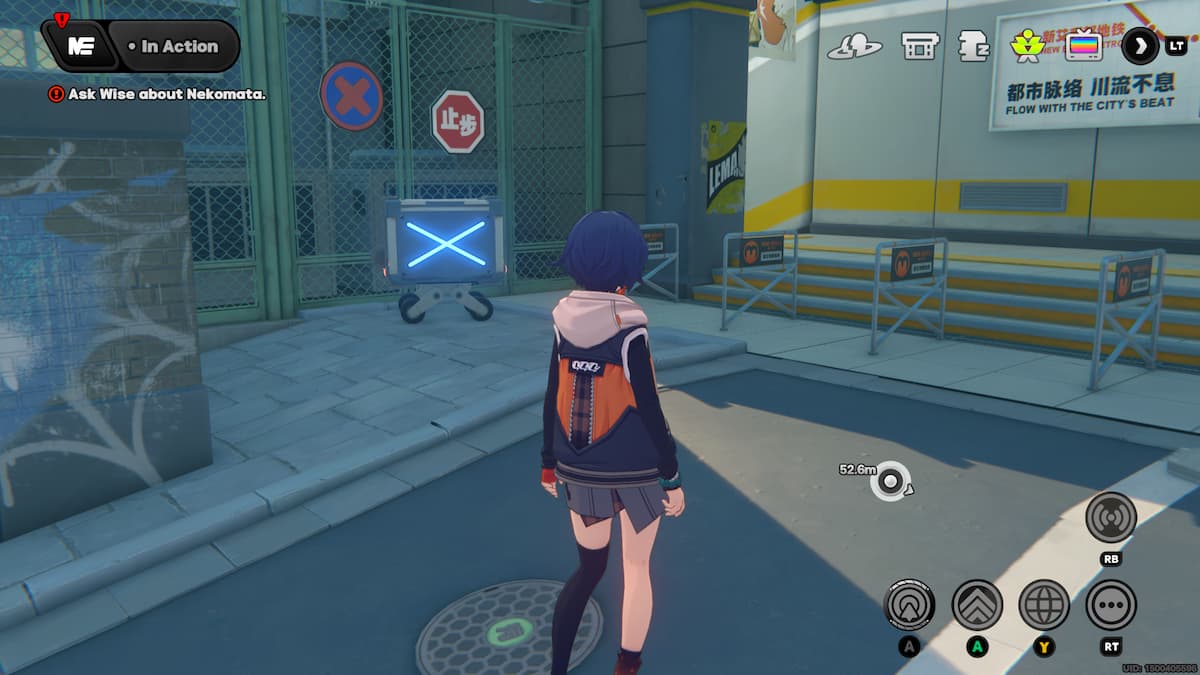Open the three-dots more options button
Screen dimensions: 1200x675
pyautogui.click(x=1111, y=605)
